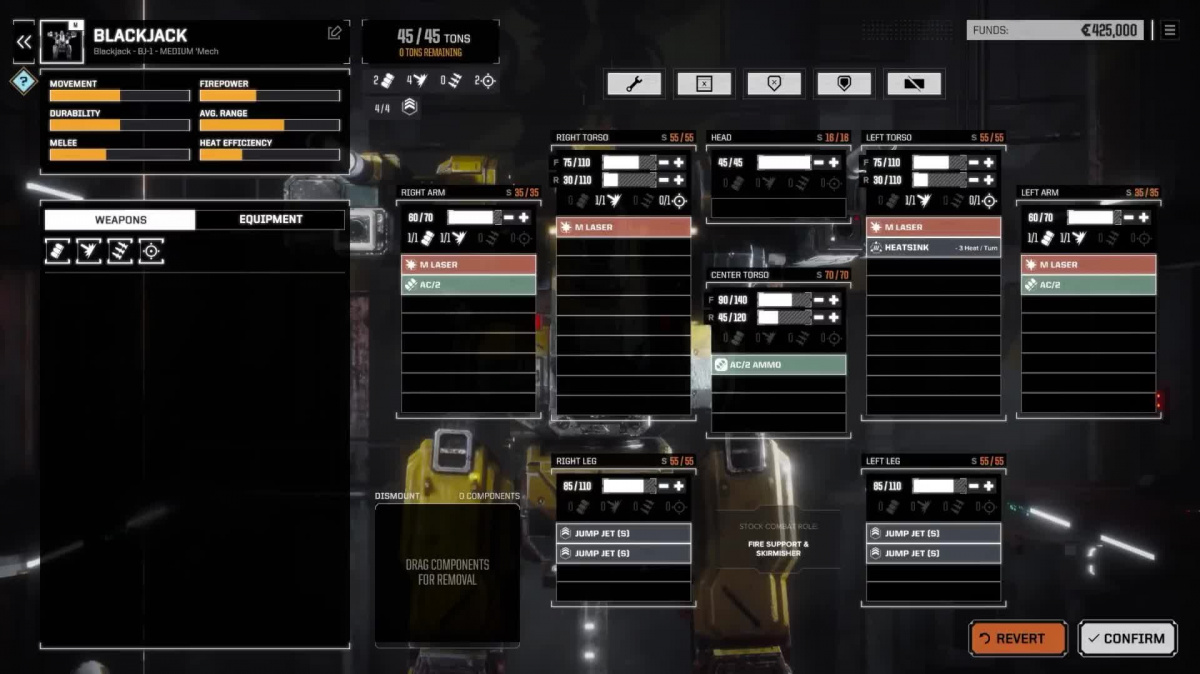Revert the mech loadout changes
Image resolution: width=1200 pixels, height=674 pixels.
(1018, 638)
